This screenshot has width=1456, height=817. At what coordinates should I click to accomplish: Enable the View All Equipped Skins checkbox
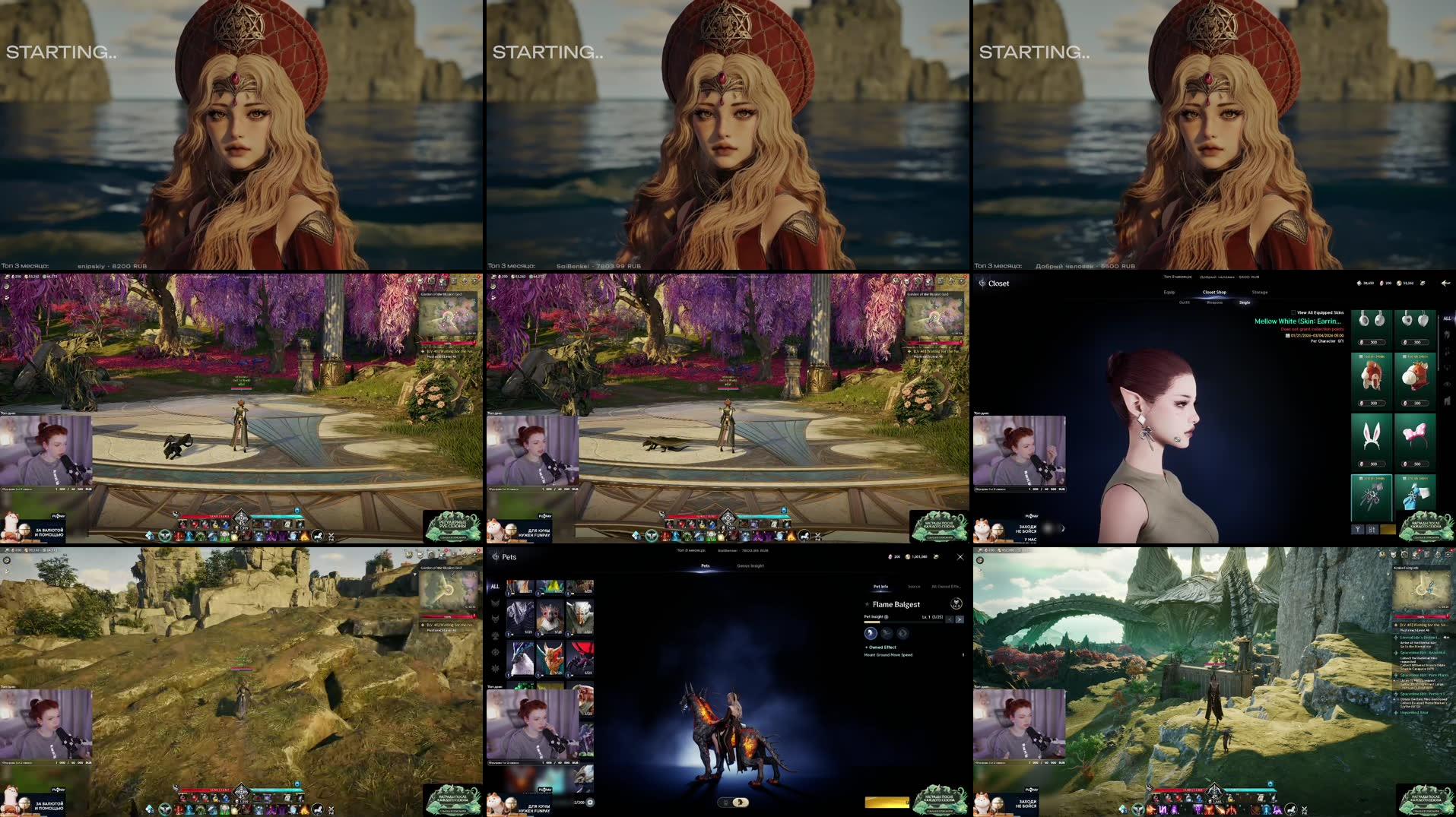(x=1293, y=312)
